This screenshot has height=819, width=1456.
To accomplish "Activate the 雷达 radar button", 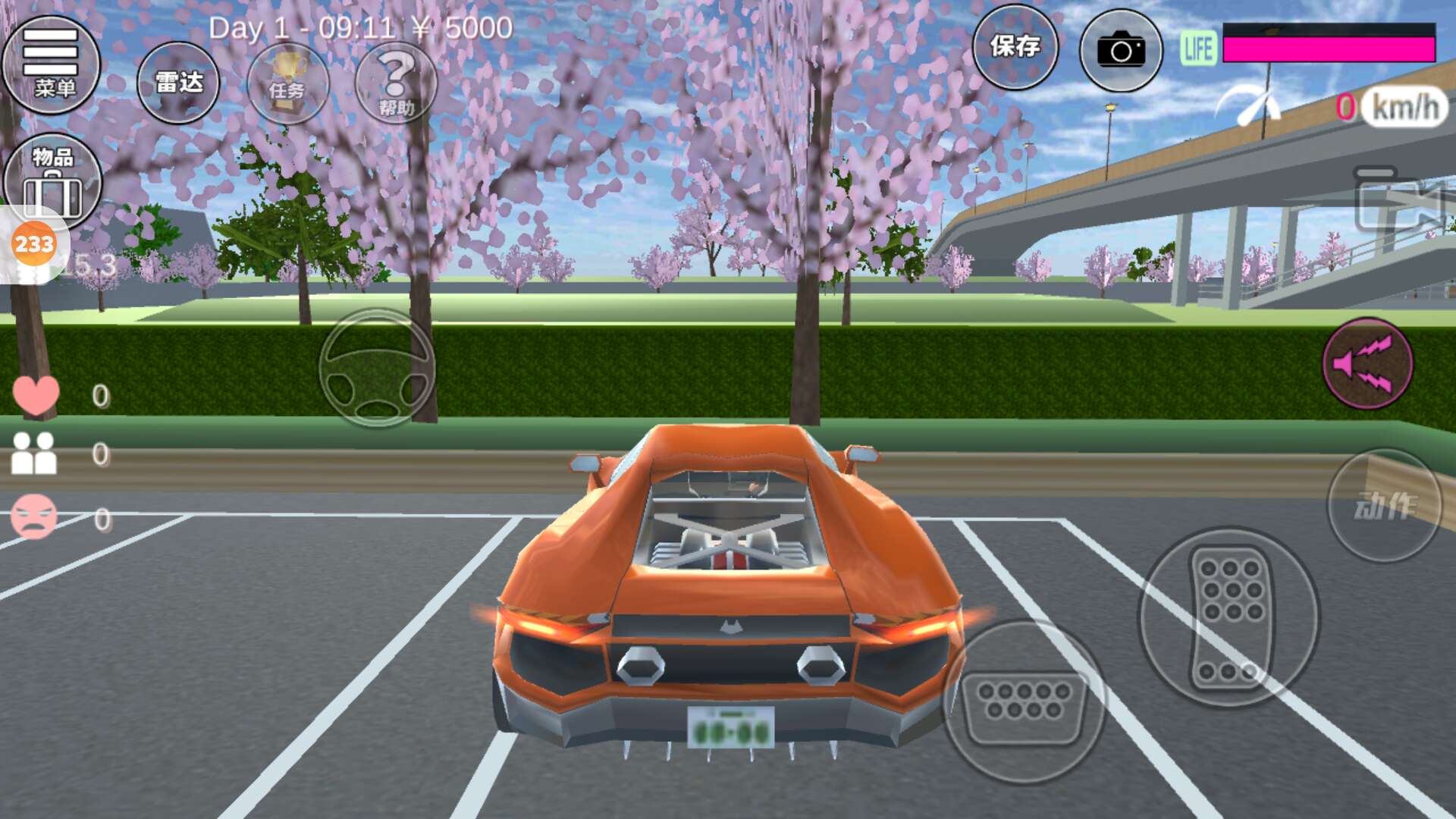I will [178, 83].
